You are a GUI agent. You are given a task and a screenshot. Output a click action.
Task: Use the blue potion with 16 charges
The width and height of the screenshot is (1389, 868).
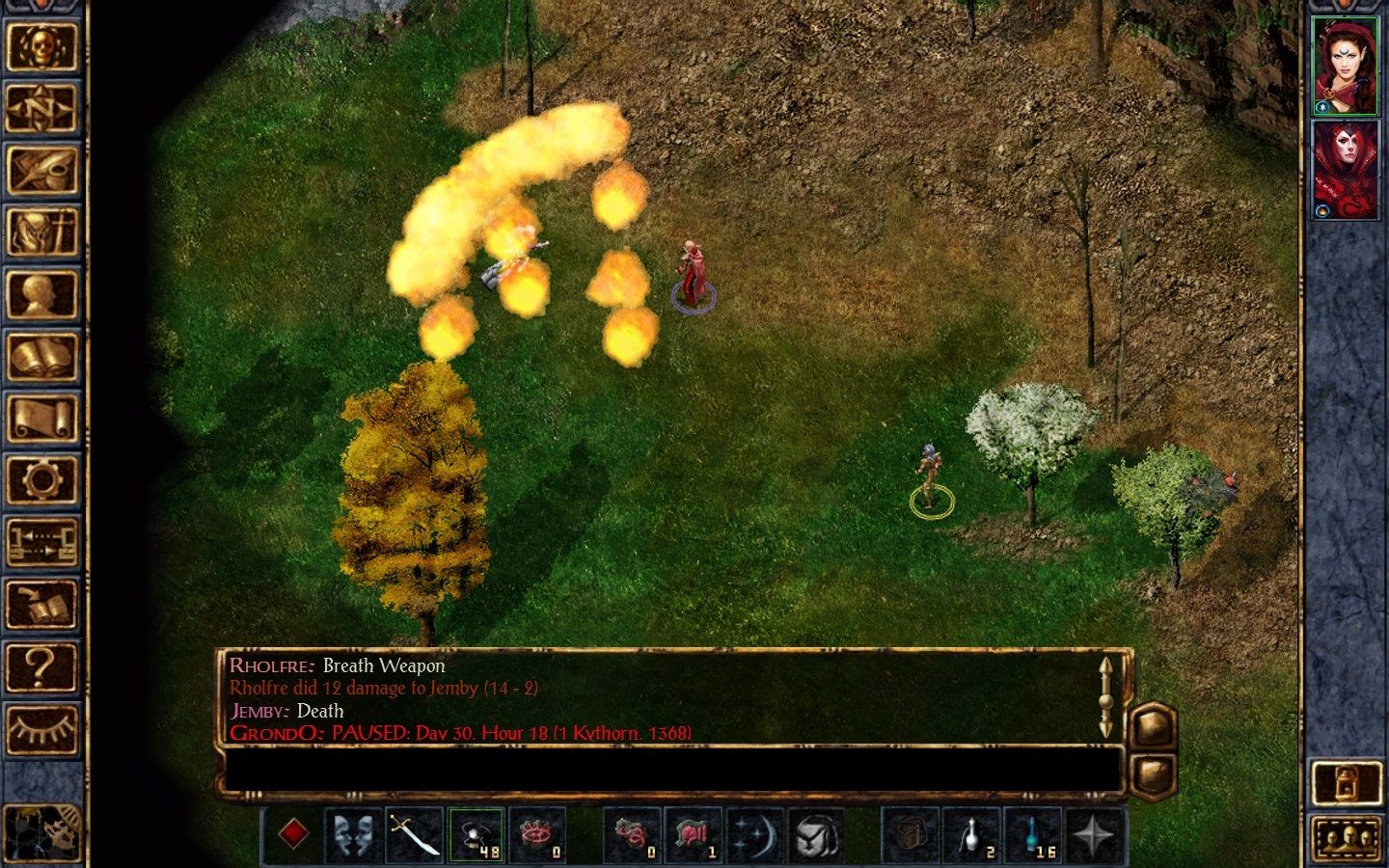[x=1033, y=835]
